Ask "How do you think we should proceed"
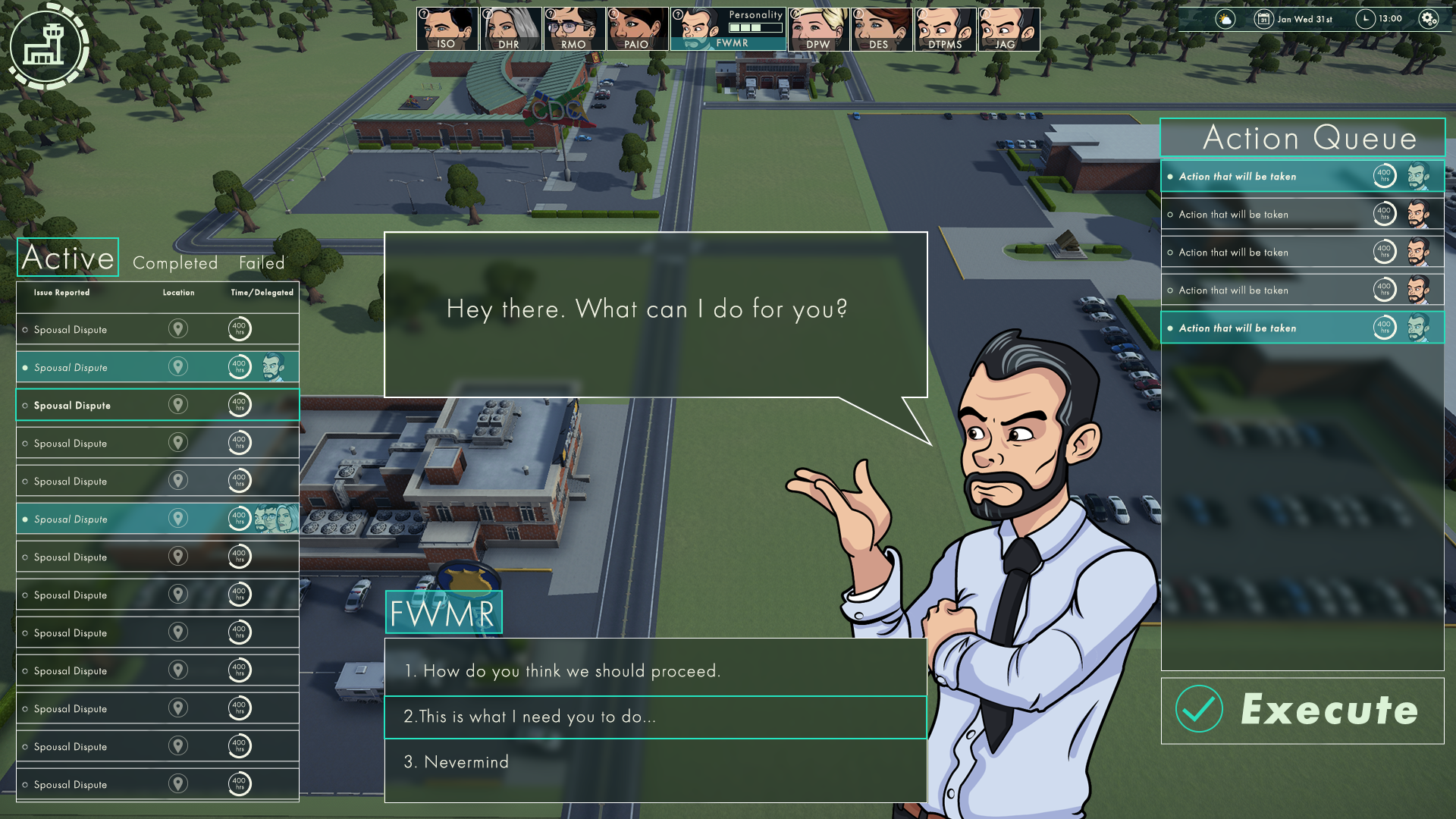The height and width of the screenshot is (819, 1456). (655, 671)
